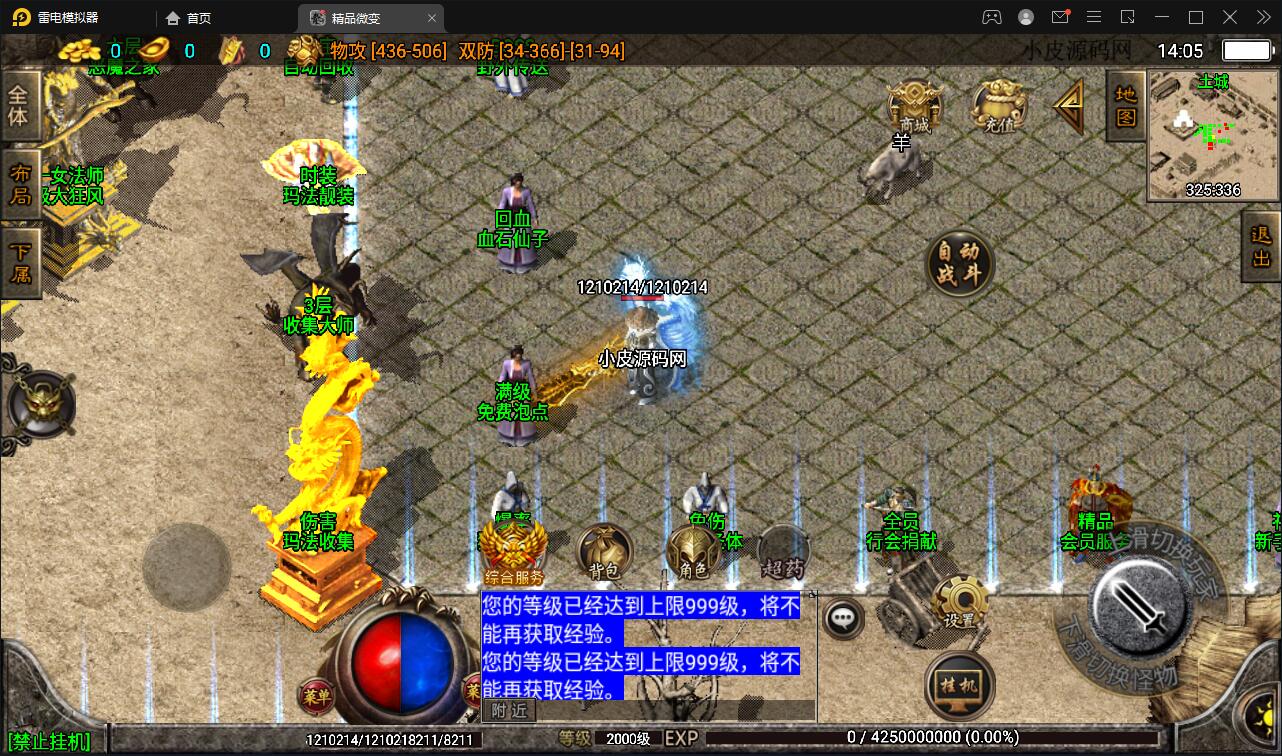
Task: Click the chat speech bubble icon
Action: pyautogui.click(x=841, y=618)
